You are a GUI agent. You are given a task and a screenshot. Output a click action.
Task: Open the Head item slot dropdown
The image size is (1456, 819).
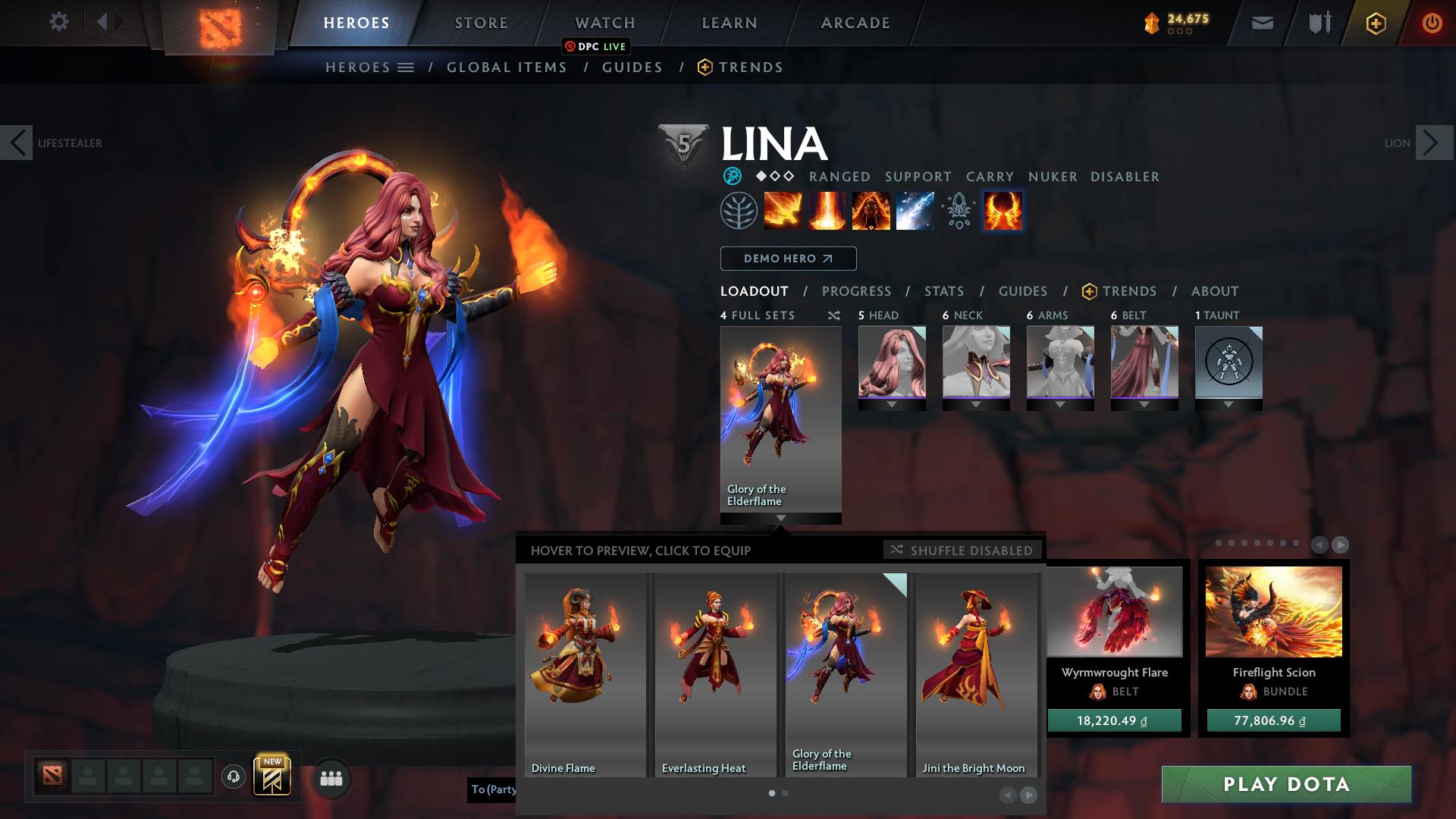tap(892, 405)
